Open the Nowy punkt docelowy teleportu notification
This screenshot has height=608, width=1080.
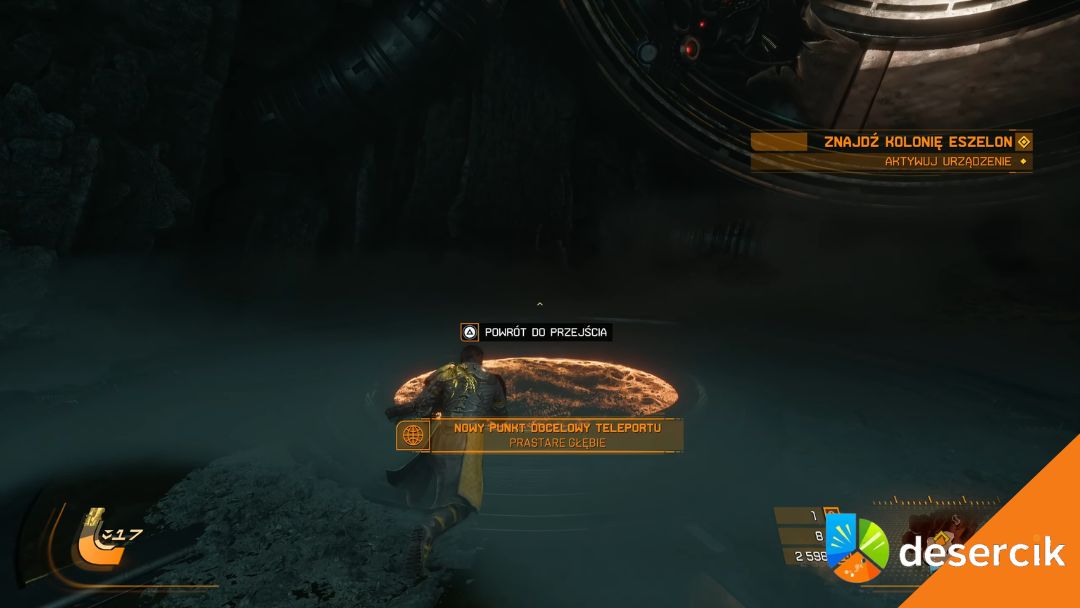coord(556,434)
